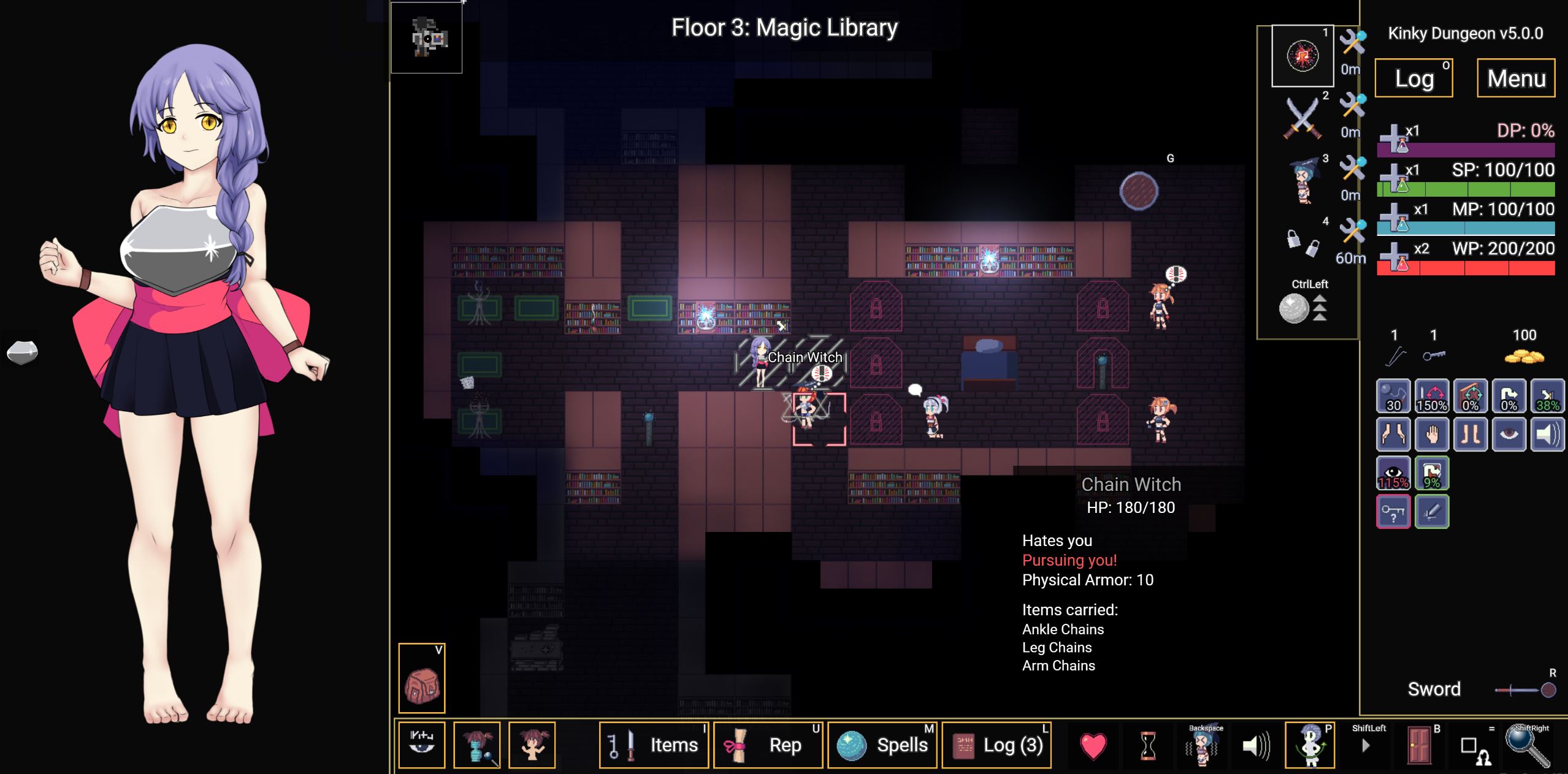Toggle the speaker sound icon in bottom bar

[1256, 745]
